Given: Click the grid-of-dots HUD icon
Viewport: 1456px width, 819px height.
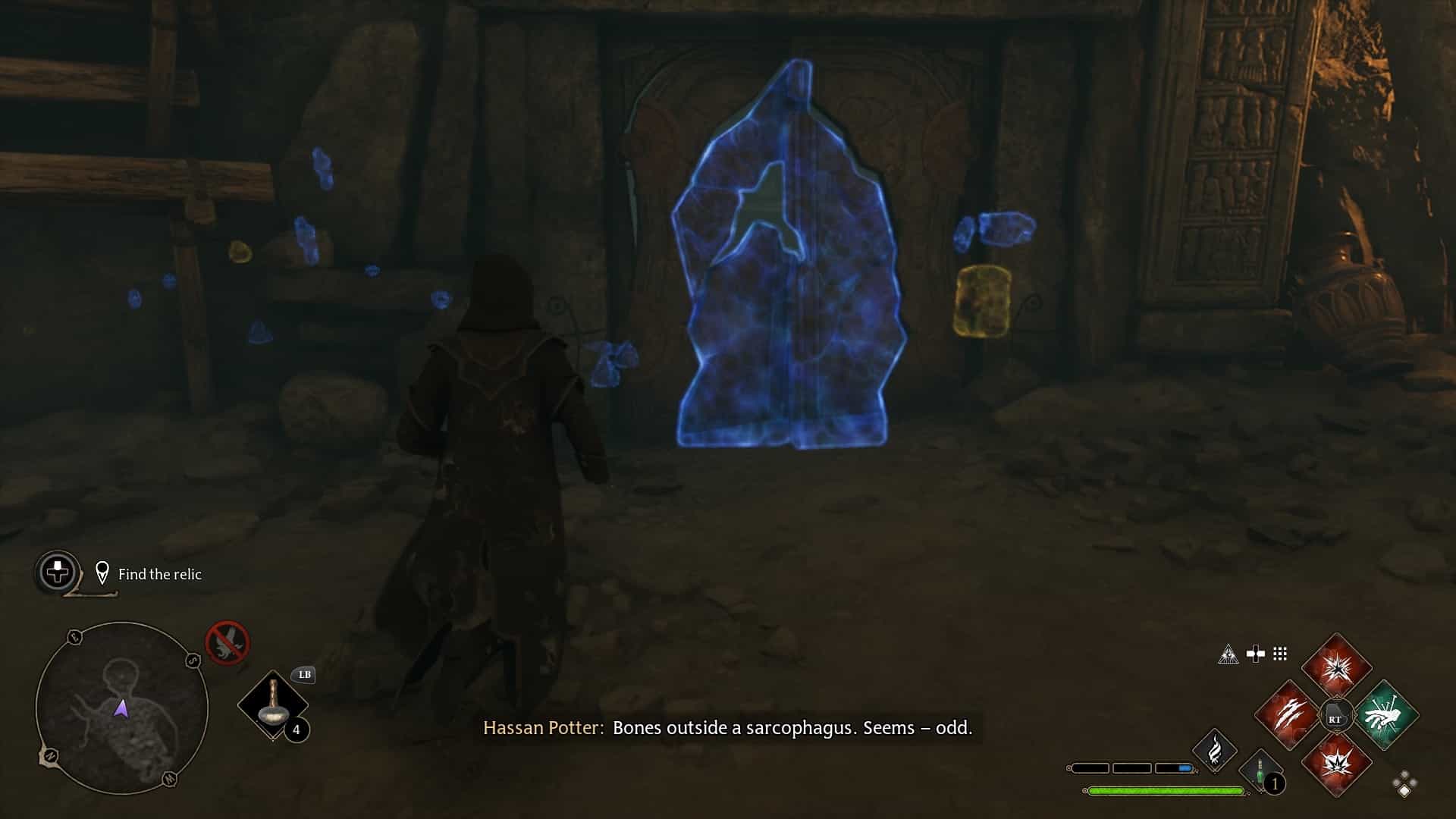Looking at the screenshot, I should (1279, 654).
